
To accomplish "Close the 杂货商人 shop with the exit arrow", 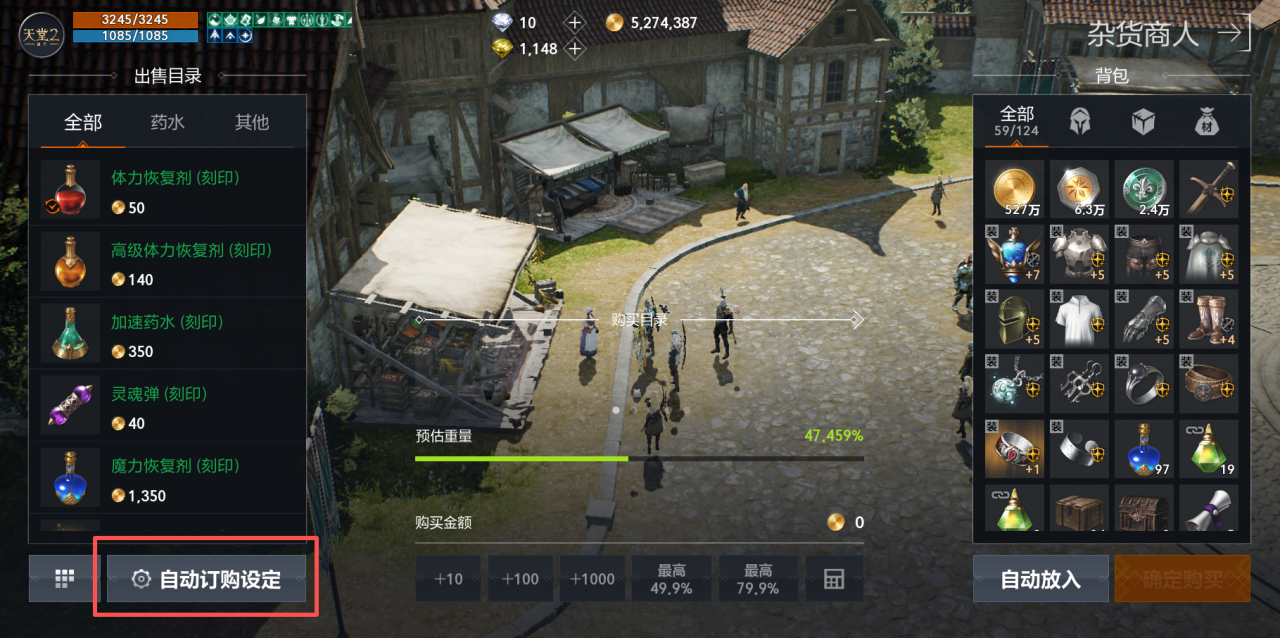I will [x=1234, y=33].
